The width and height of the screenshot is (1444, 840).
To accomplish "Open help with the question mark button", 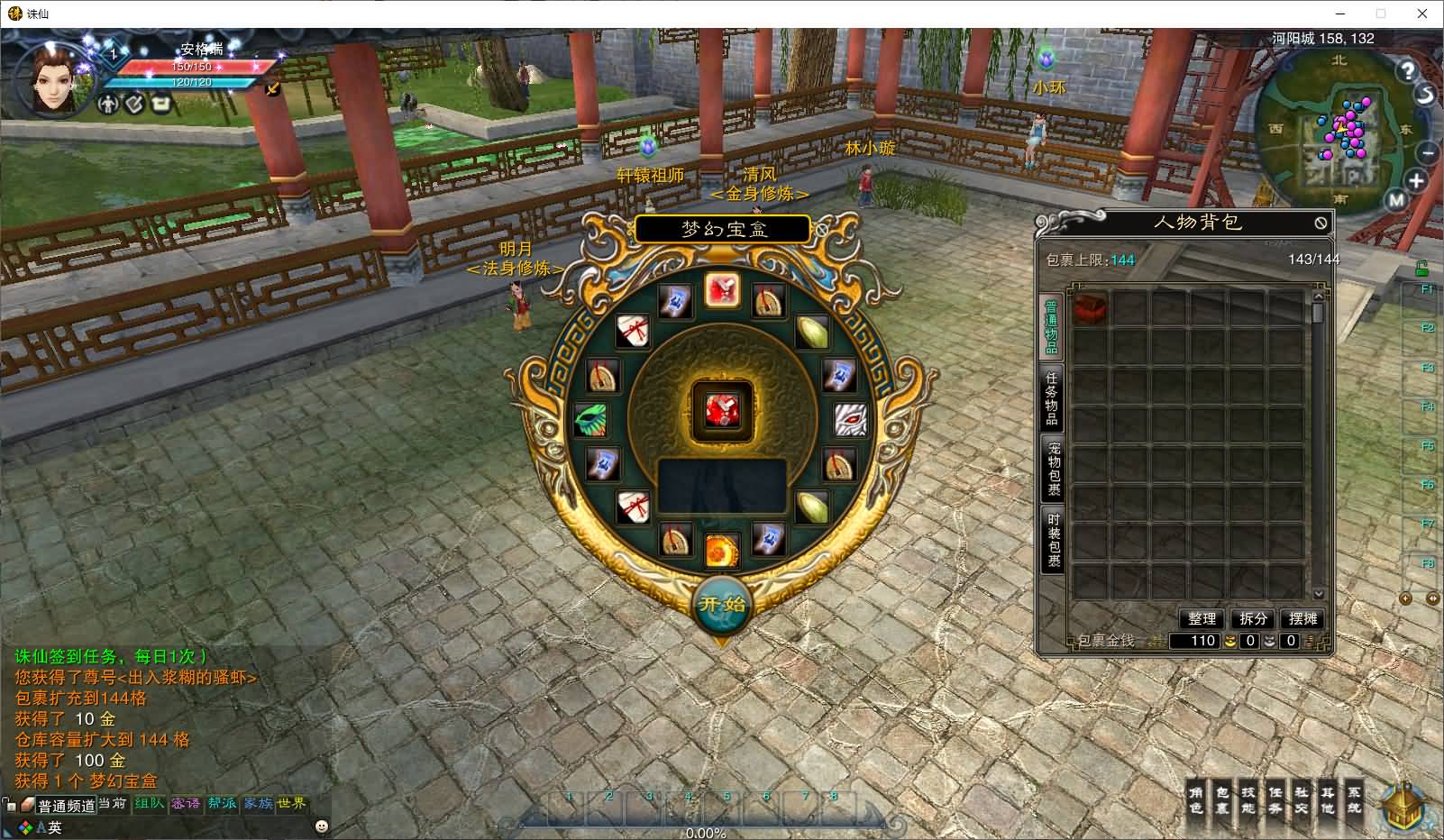I will tap(1407, 69).
